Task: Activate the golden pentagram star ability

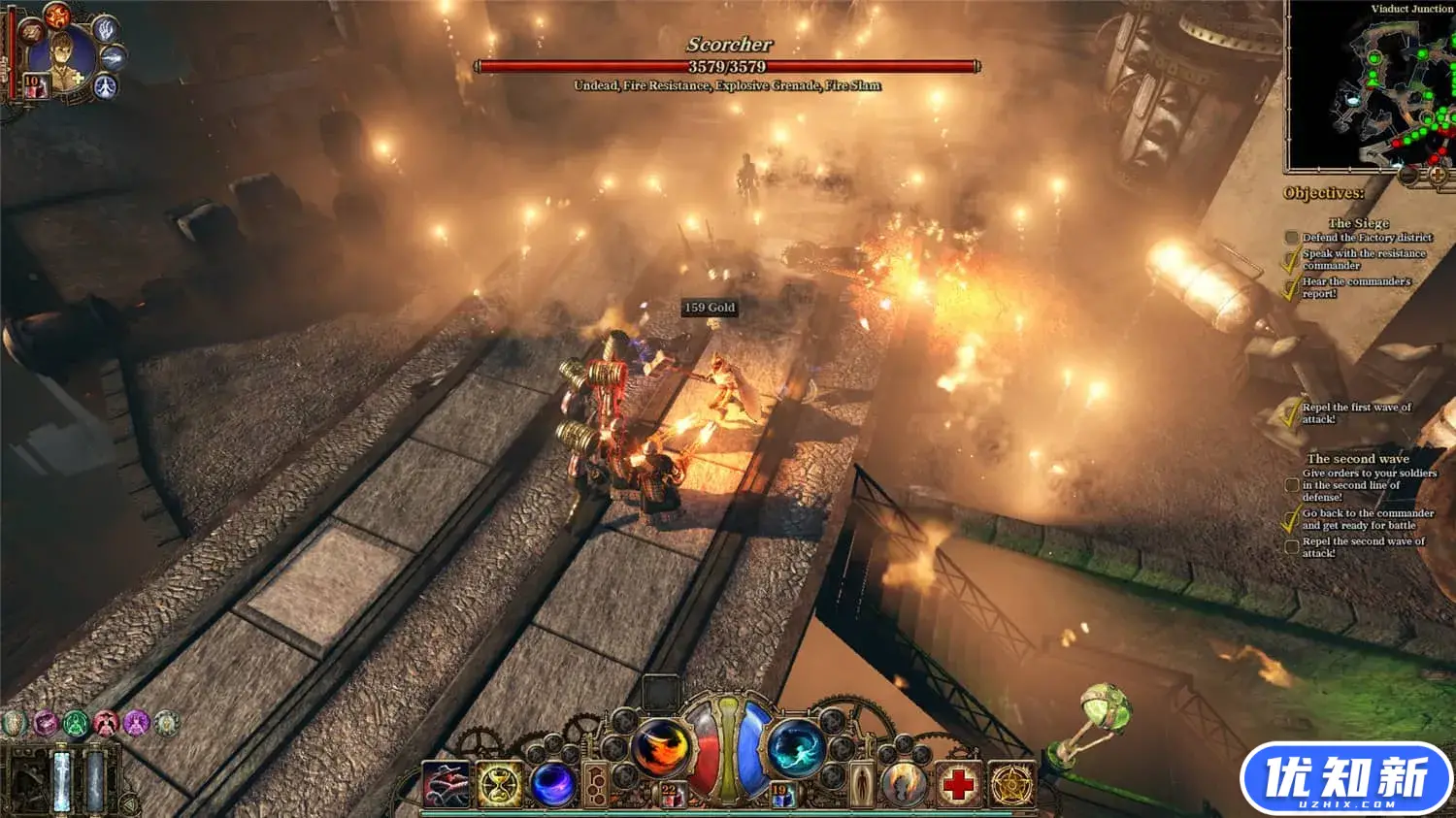Action: [x=1011, y=784]
